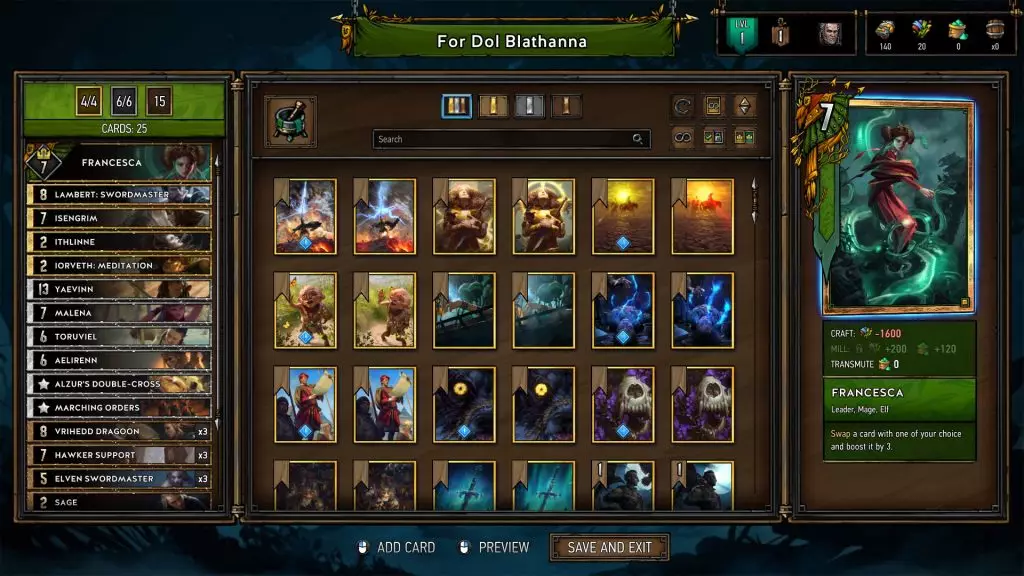The width and height of the screenshot is (1024, 576).
Task: Choose the Malena card row
Action: pyautogui.click(x=120, y=313)
